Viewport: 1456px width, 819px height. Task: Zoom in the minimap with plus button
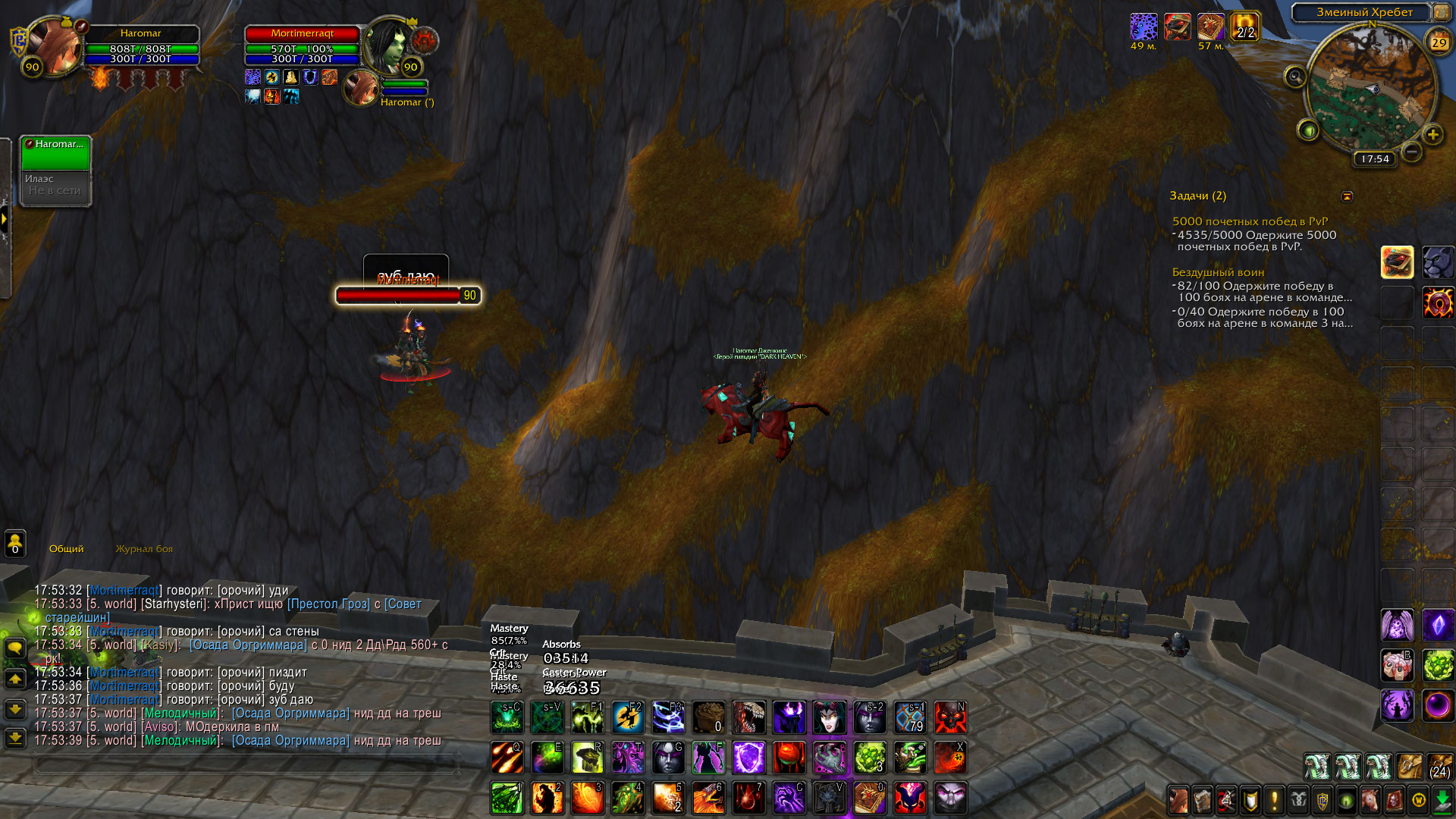point(1432,135)
